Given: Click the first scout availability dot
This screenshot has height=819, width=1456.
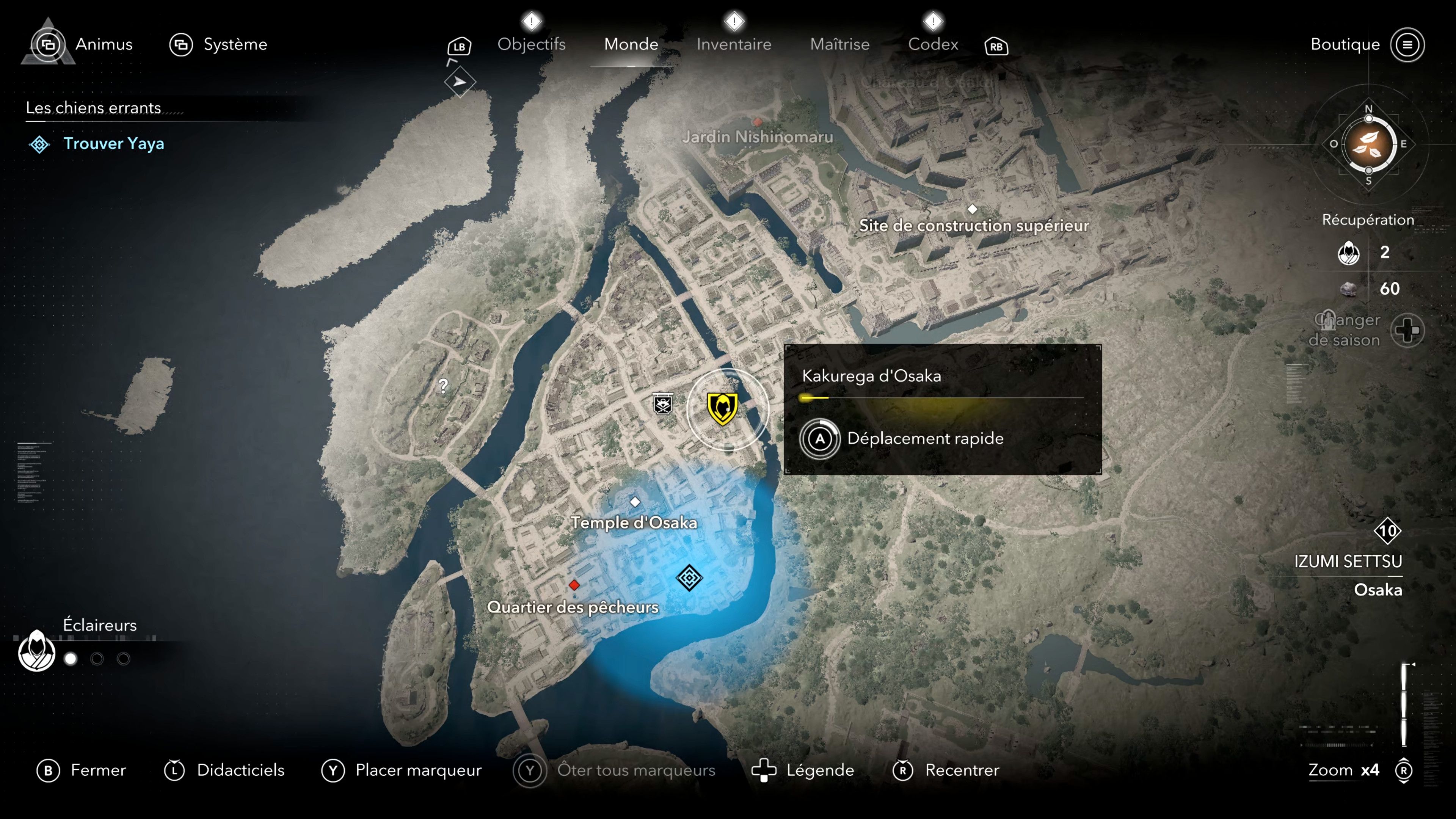Looking at the screenshot, I should click(x=70, y=659).
